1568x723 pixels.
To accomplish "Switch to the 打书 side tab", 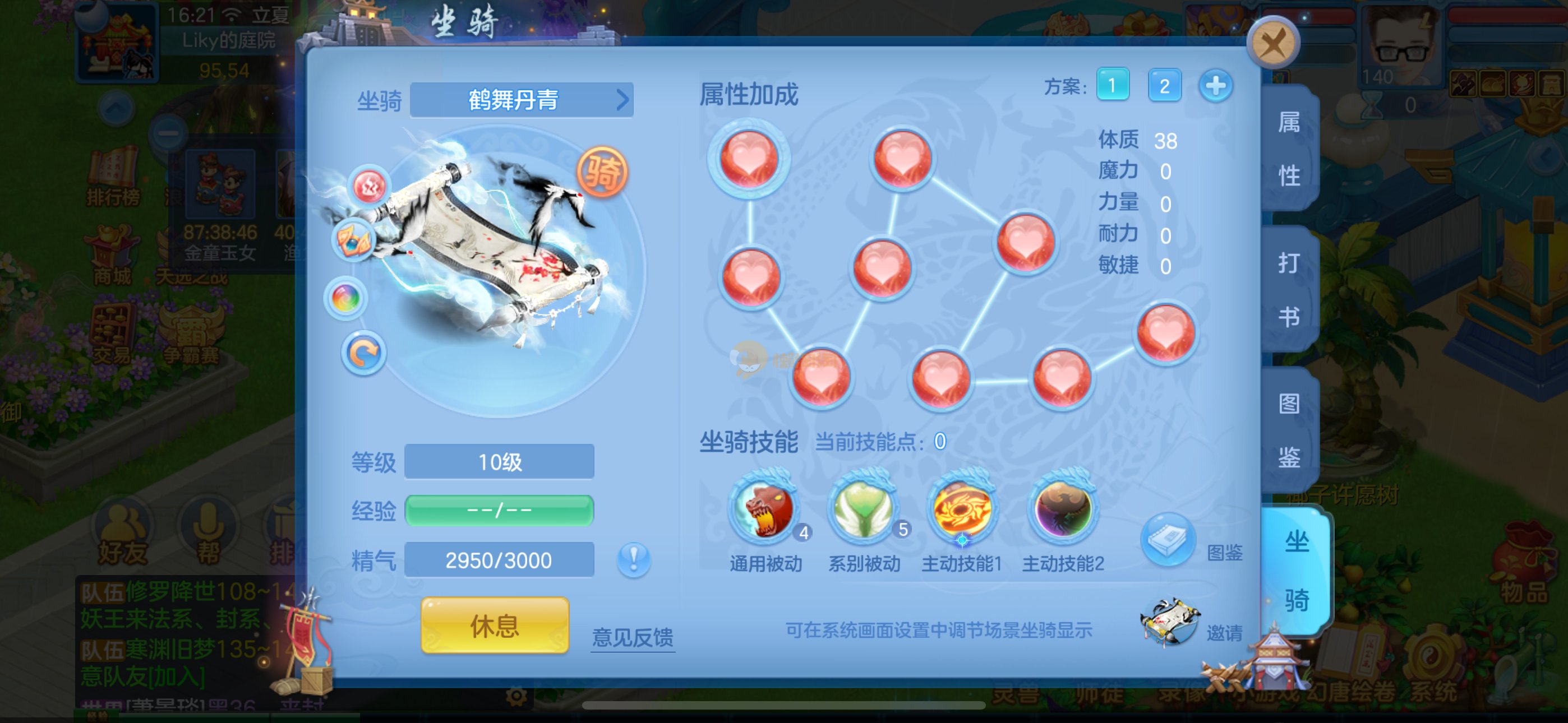I will 1289,290.
